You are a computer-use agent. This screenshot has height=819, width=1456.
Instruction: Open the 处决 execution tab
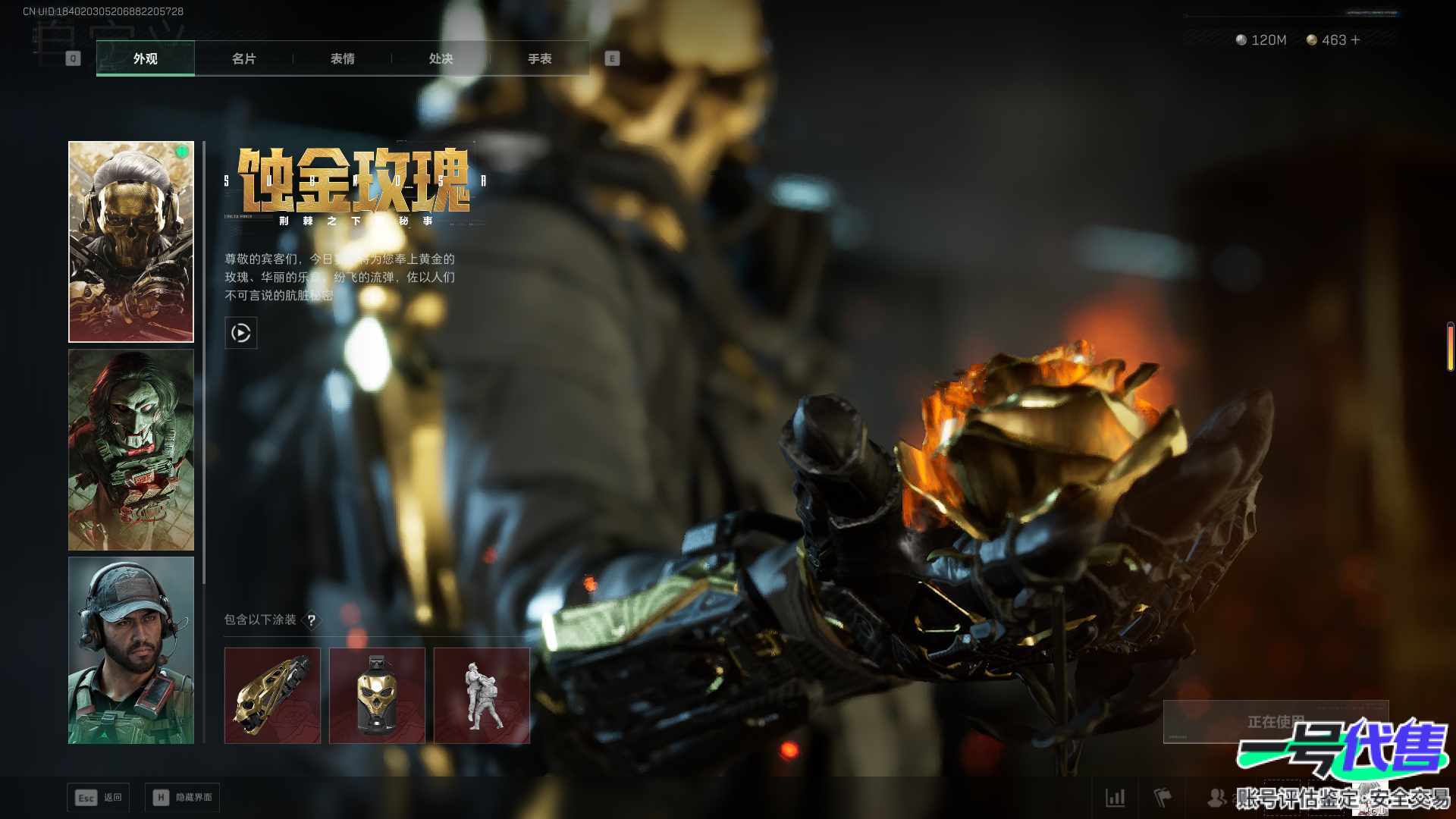[x=441, y=58]
